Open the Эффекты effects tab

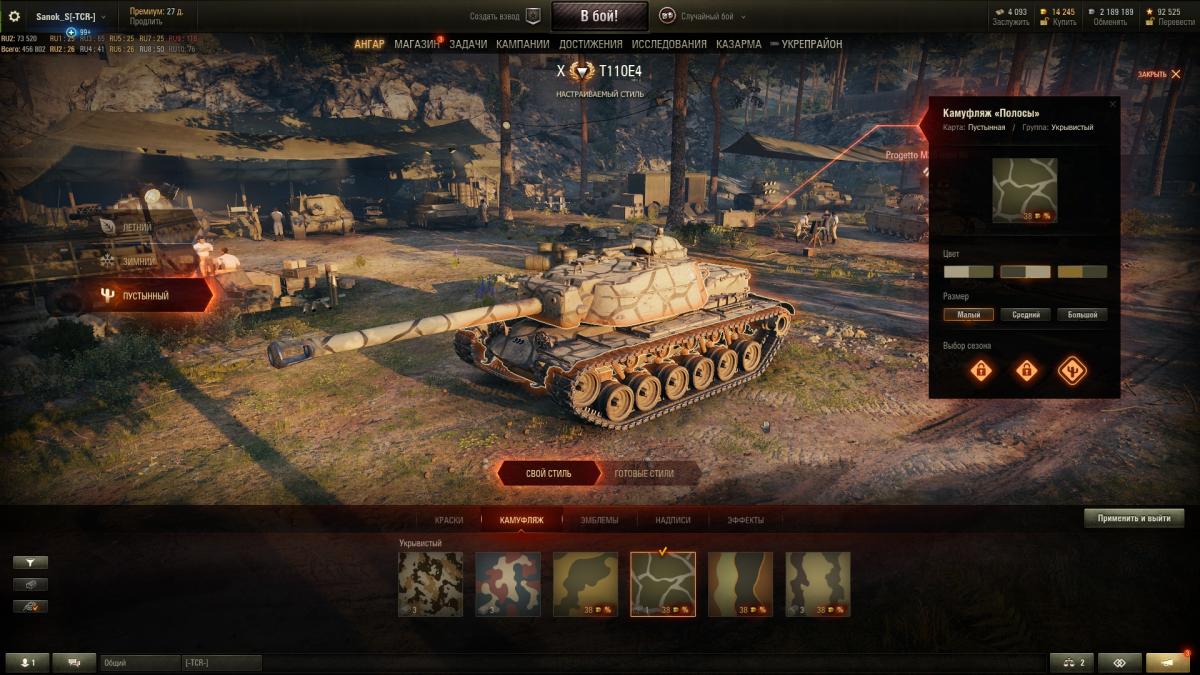point(745,520)
